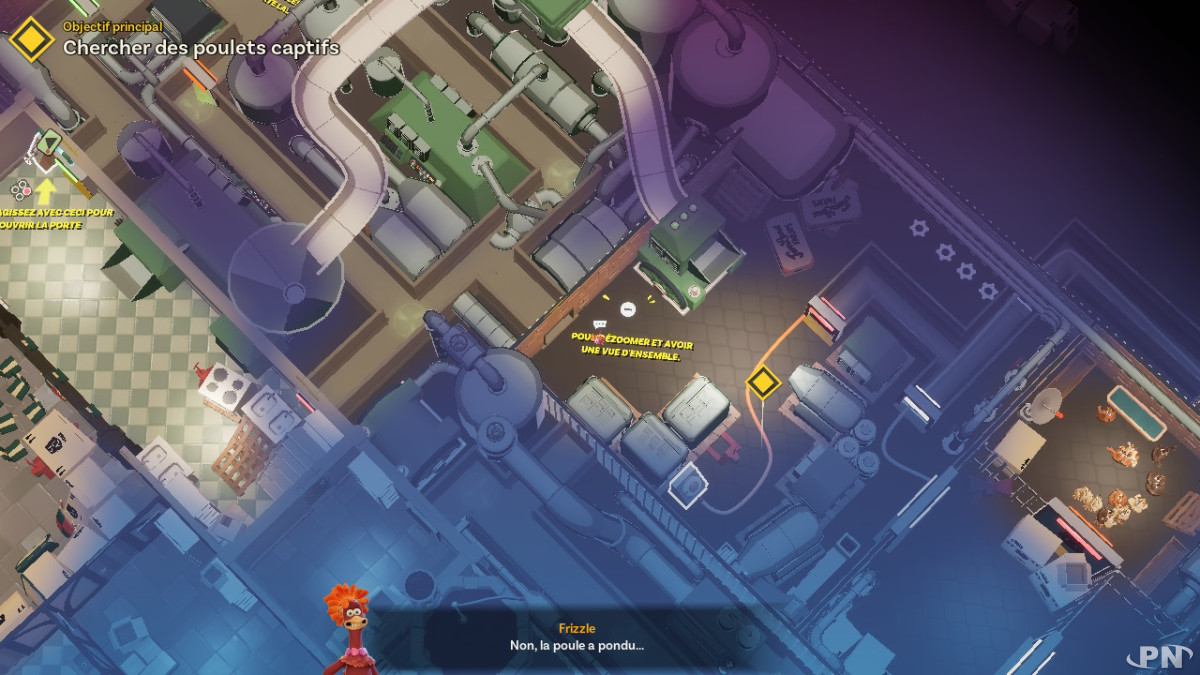This screenshot has height=675, width=1200.
Task: Select the 'Chercher des poulets captifs' objective text
Action: pyautogui.click(x=201, y=47)
